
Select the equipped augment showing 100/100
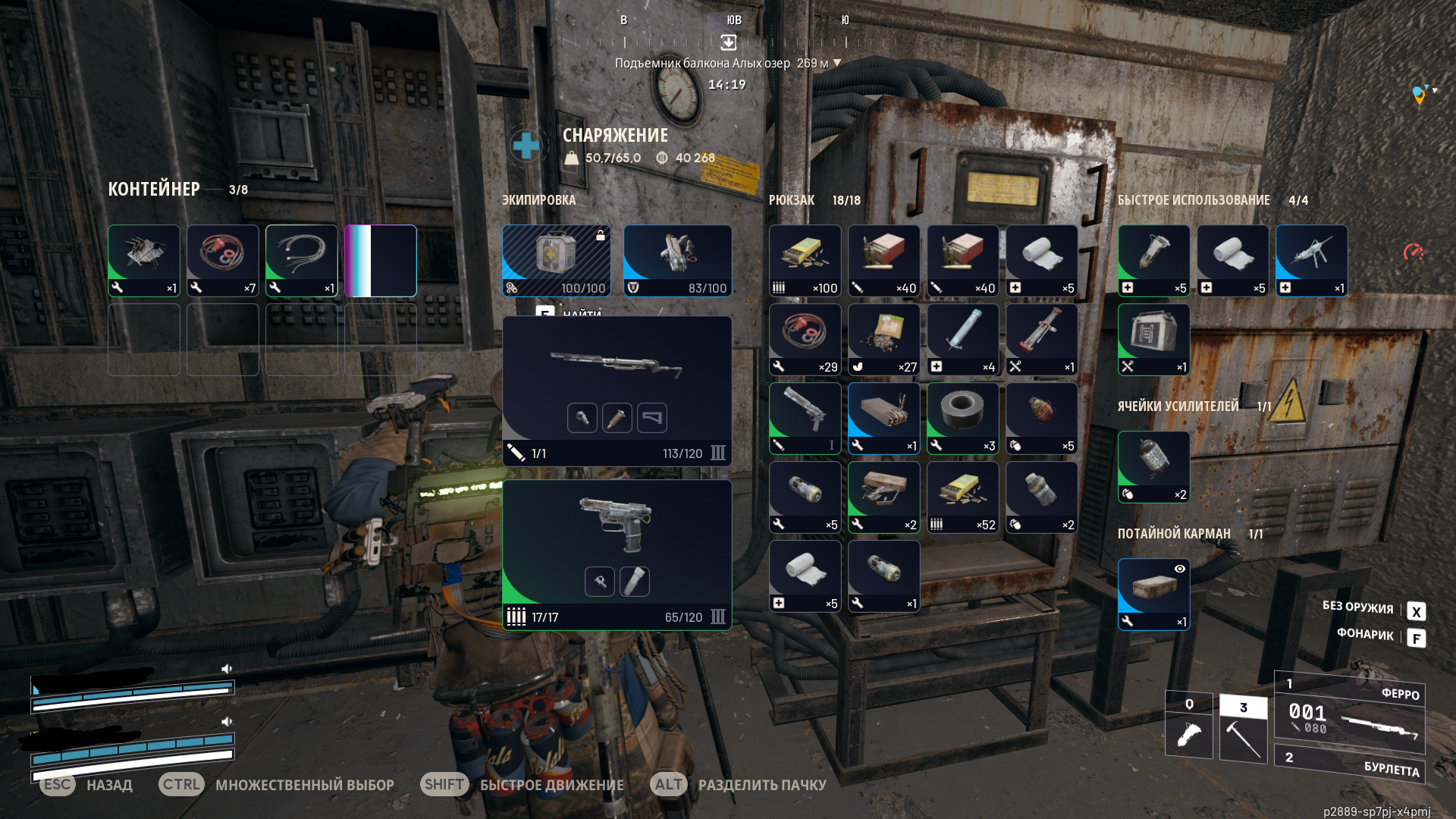[556, 260]
